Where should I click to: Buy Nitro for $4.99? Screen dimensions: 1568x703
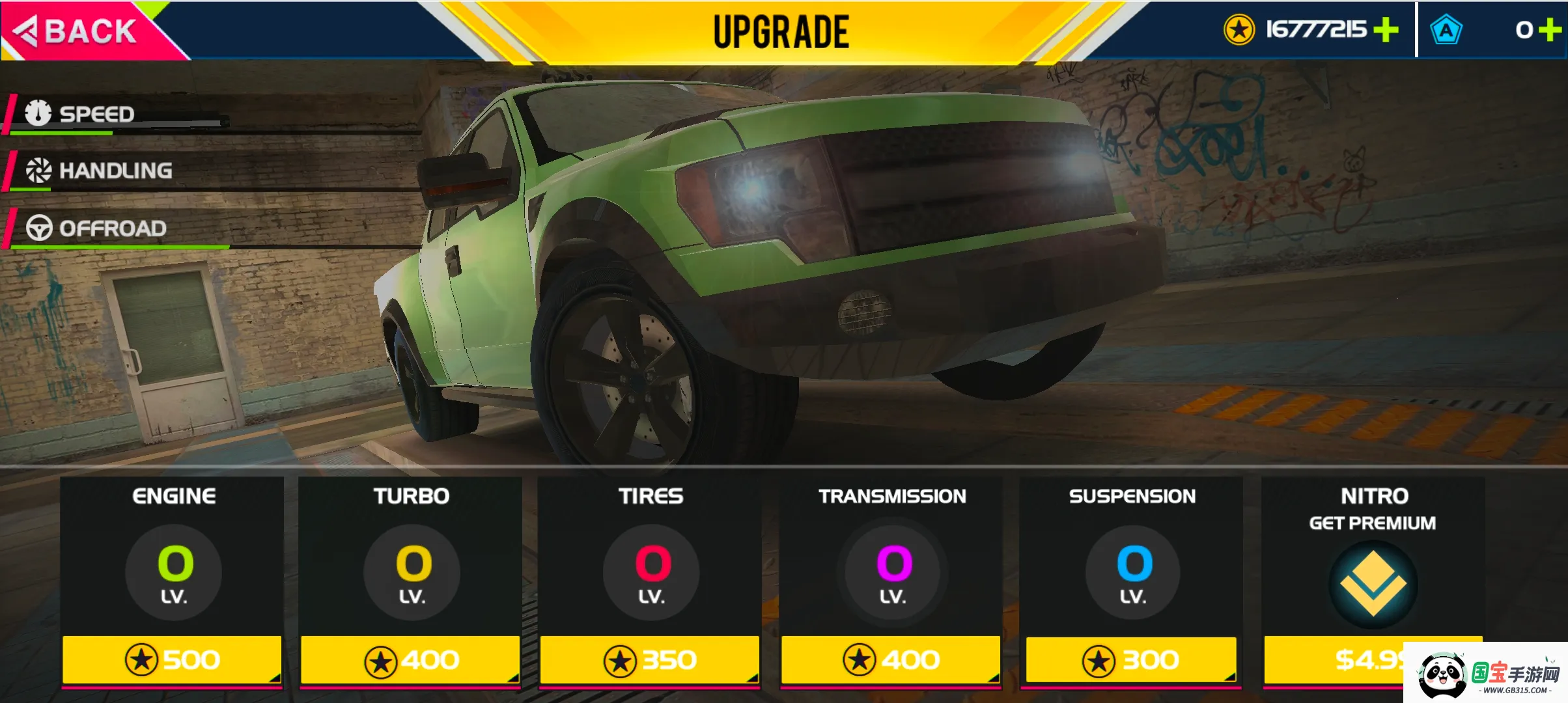coord(1370,659)
